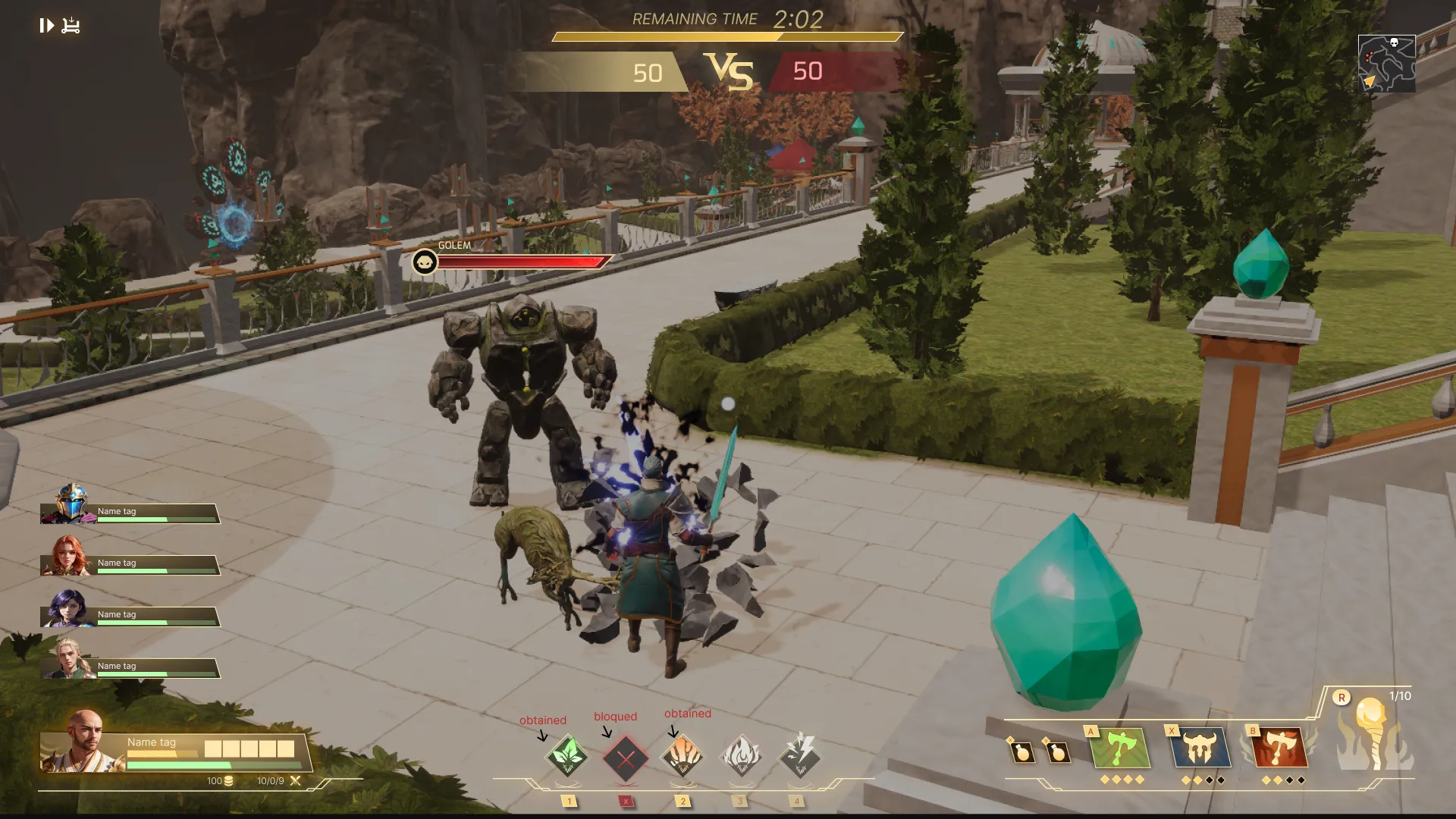
Task: Click the blocked red X rune slot
Action: 626,758
